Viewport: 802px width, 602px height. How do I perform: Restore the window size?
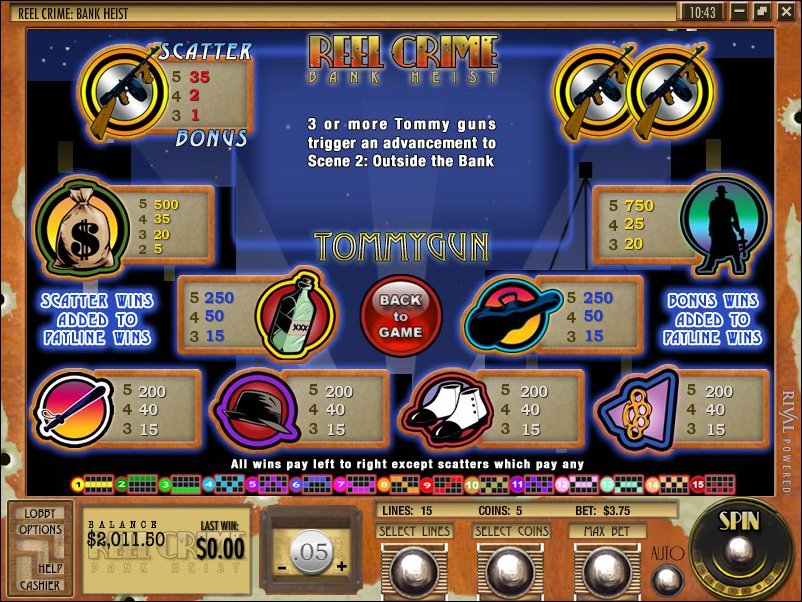click(x=762, y=11)
